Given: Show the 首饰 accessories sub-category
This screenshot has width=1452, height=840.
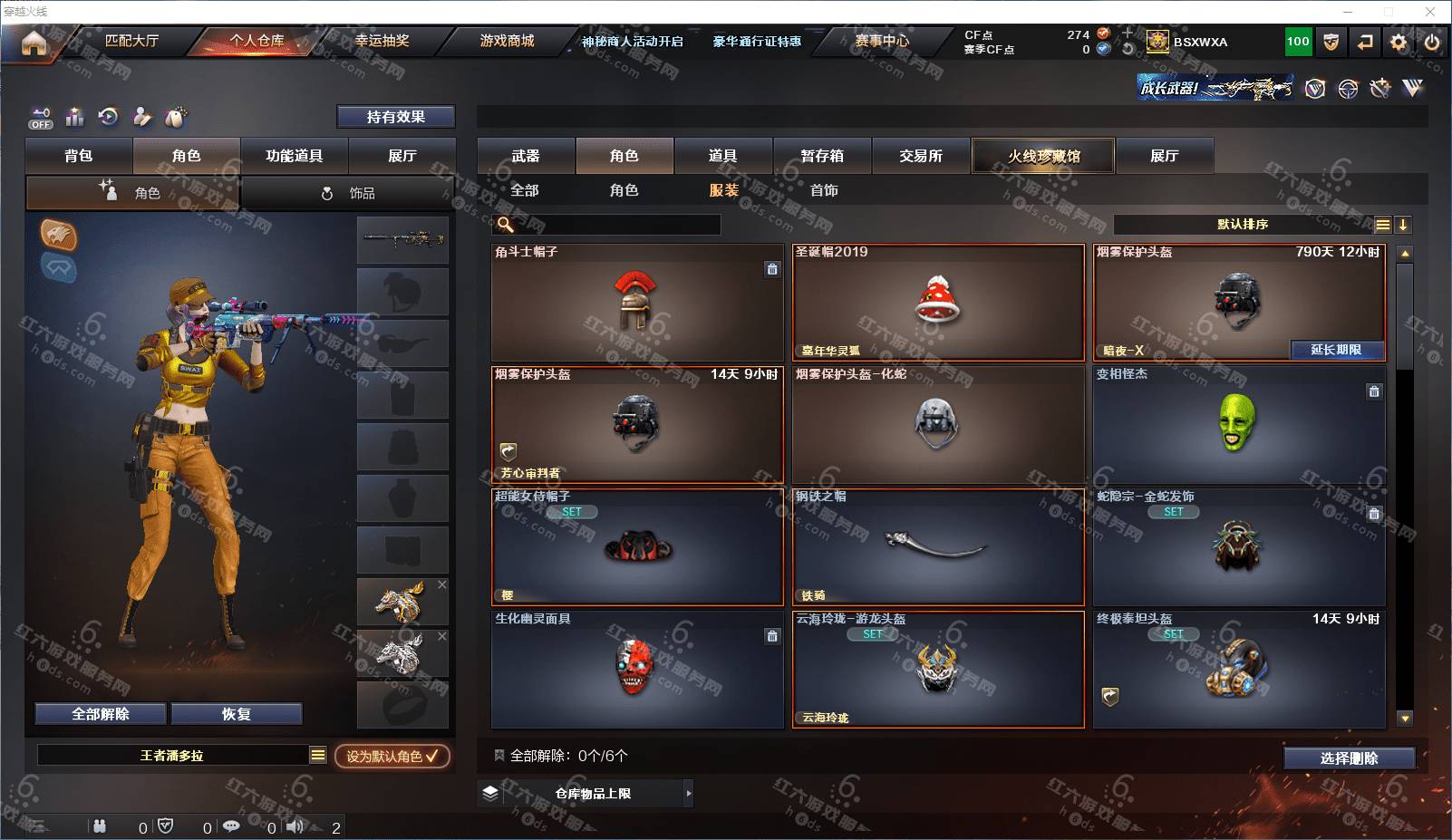Looking at the screenshot, I should point(824,190).
